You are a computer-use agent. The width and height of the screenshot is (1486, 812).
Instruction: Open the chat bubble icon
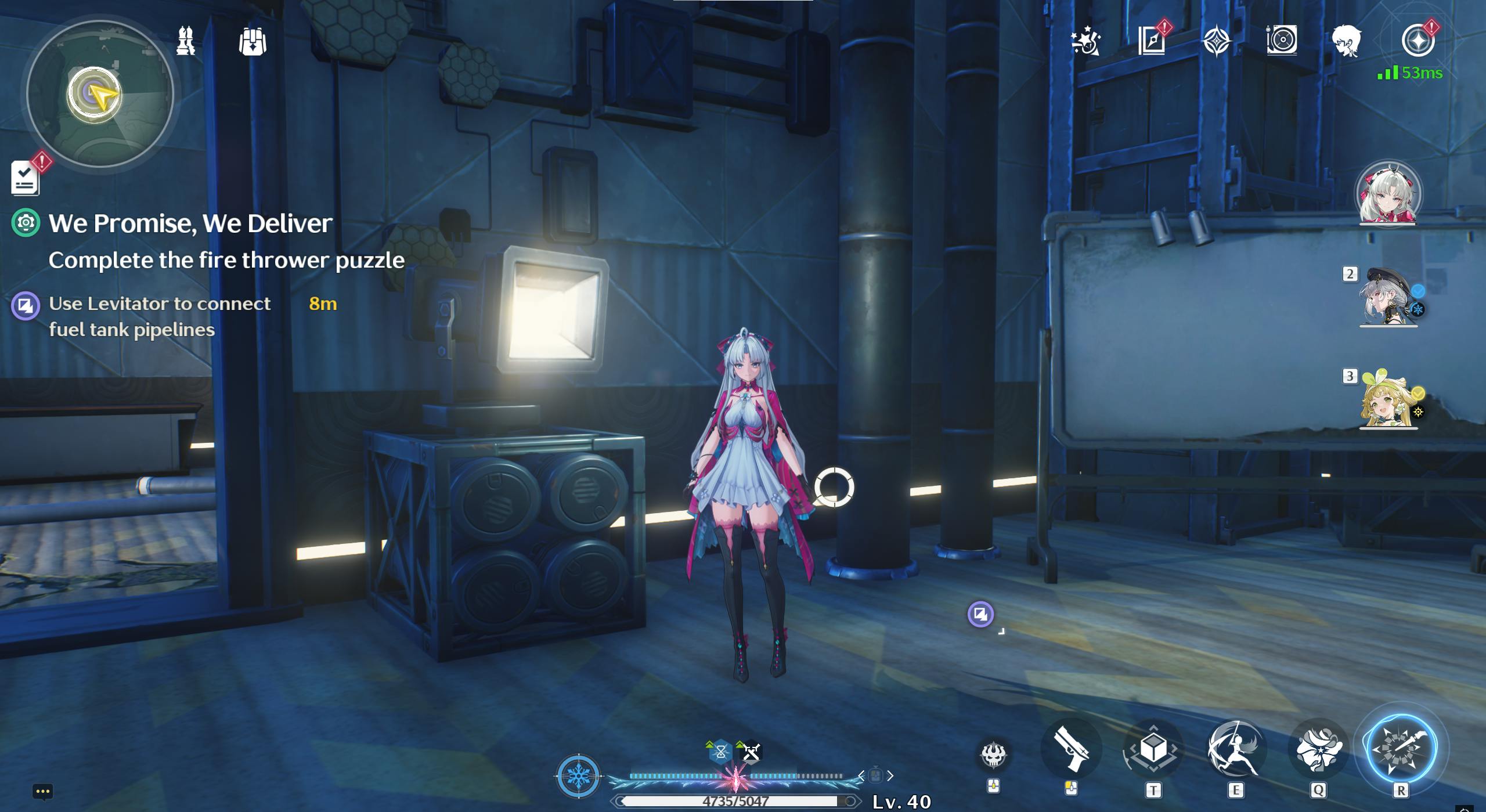[43, 791]
